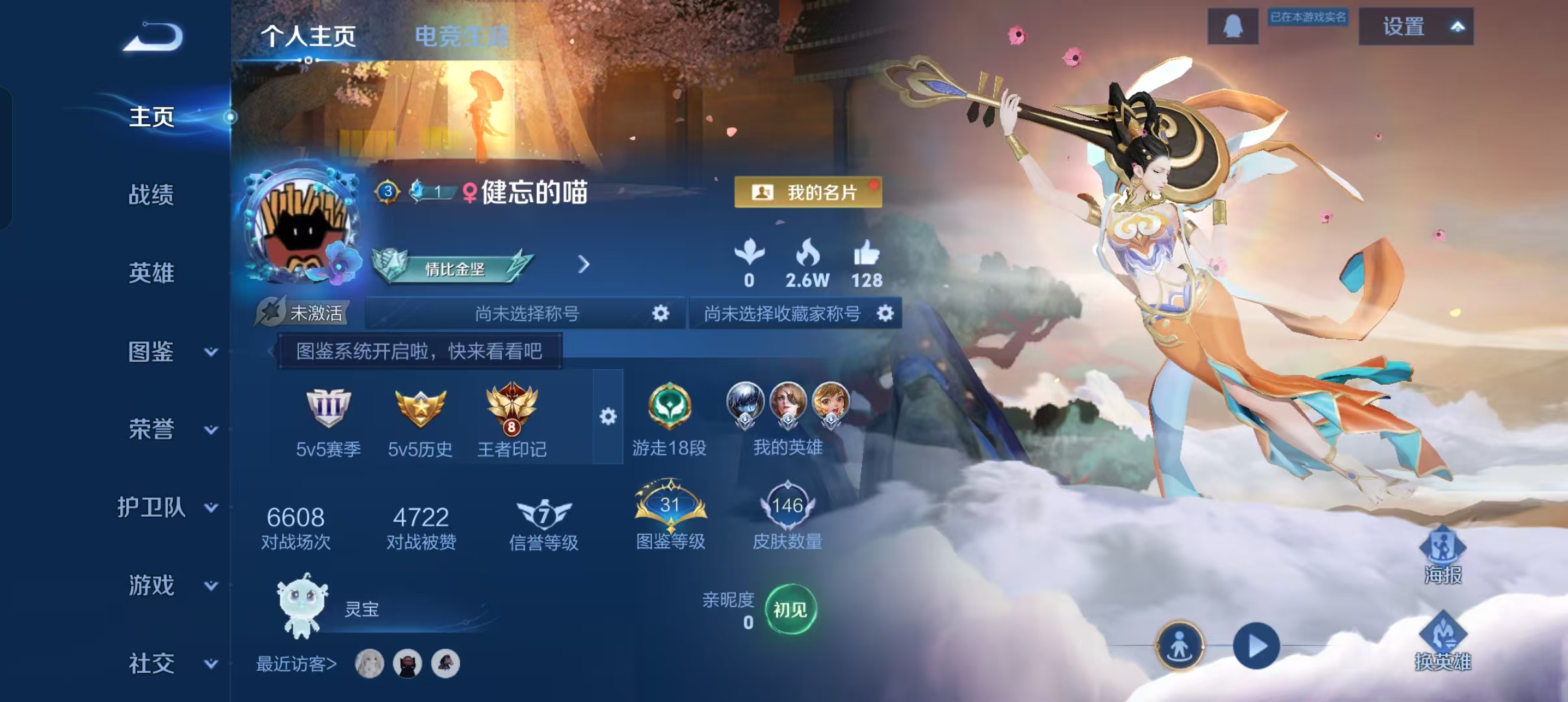Open the 信誉等级 credit level emblem

click(543, 515)
